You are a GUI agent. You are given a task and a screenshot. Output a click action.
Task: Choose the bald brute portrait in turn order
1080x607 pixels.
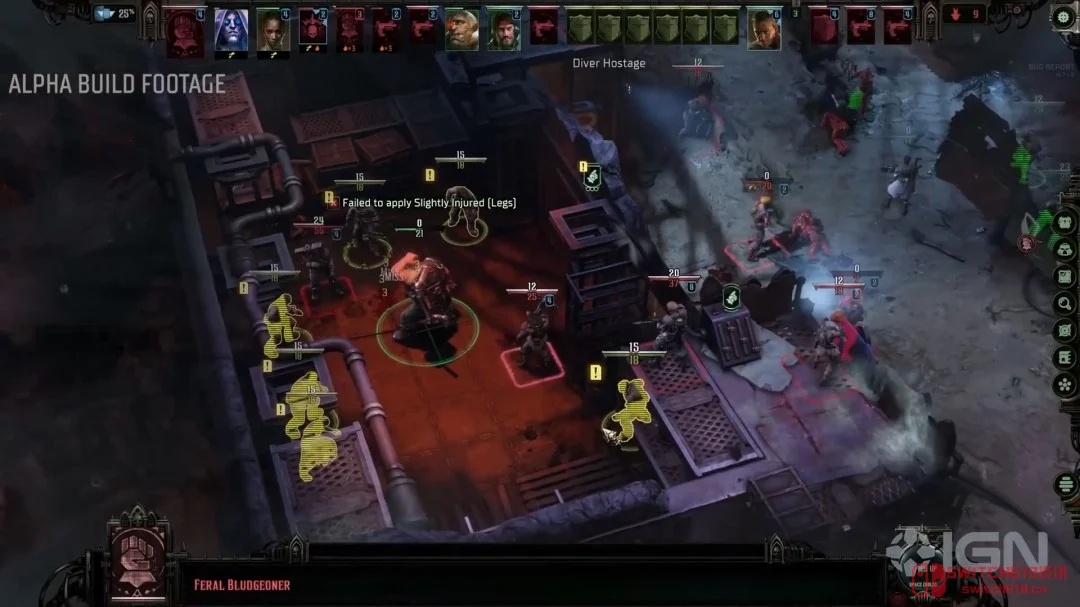(x=461, y=30)
